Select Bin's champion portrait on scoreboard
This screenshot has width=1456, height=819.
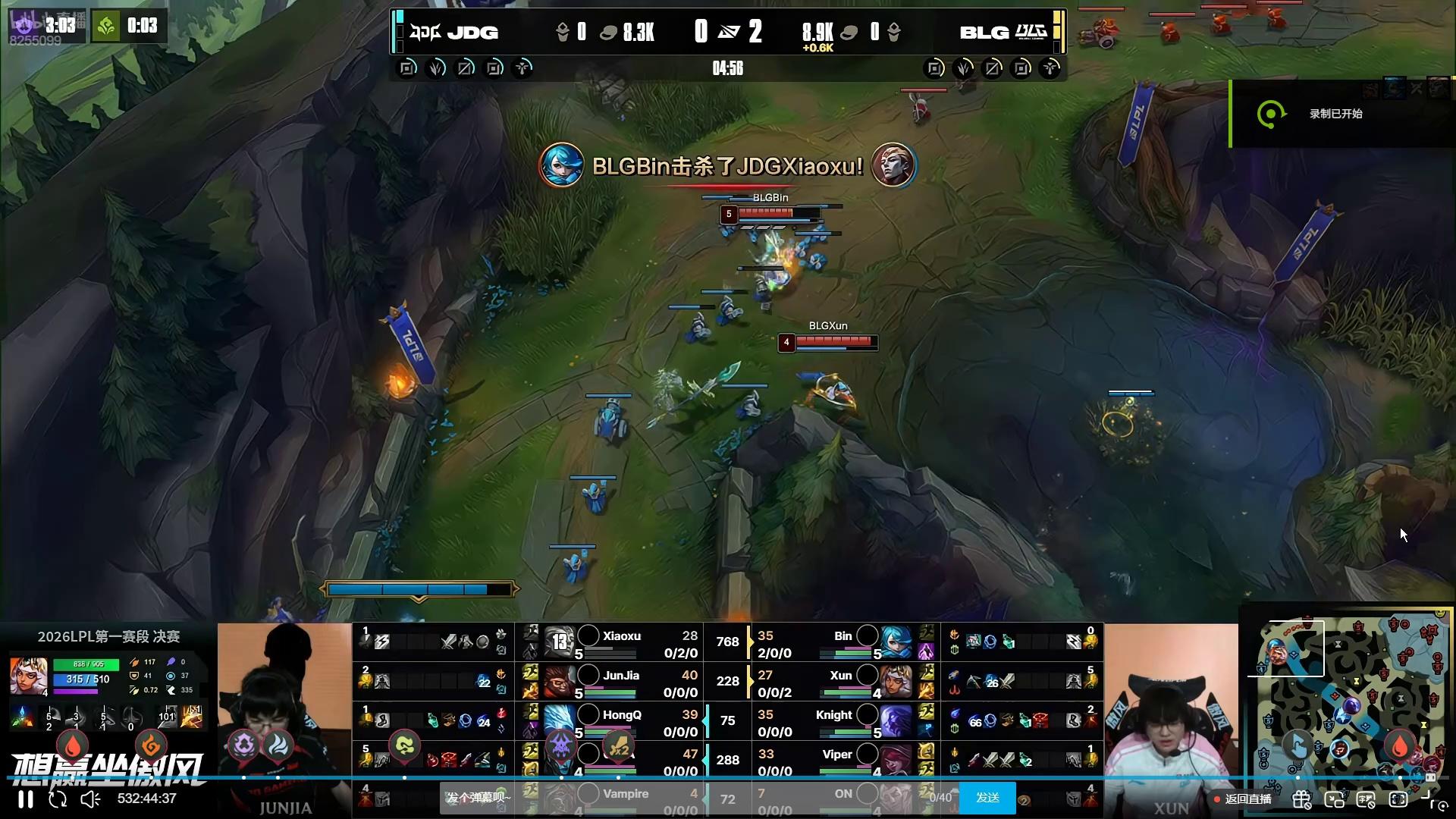coord(896,642)
